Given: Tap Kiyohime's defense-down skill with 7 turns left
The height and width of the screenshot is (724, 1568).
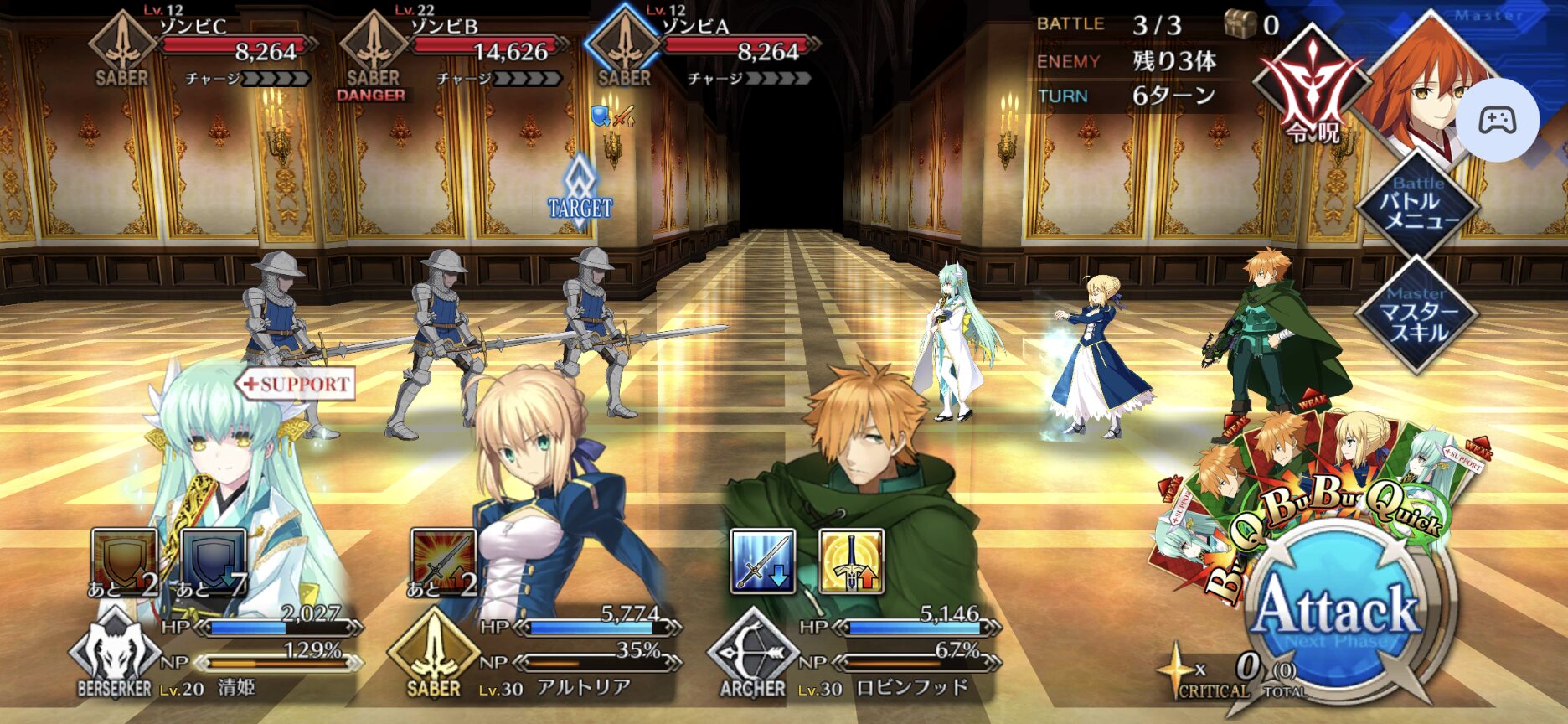Looking at the screenshot, I should (213, 561).
